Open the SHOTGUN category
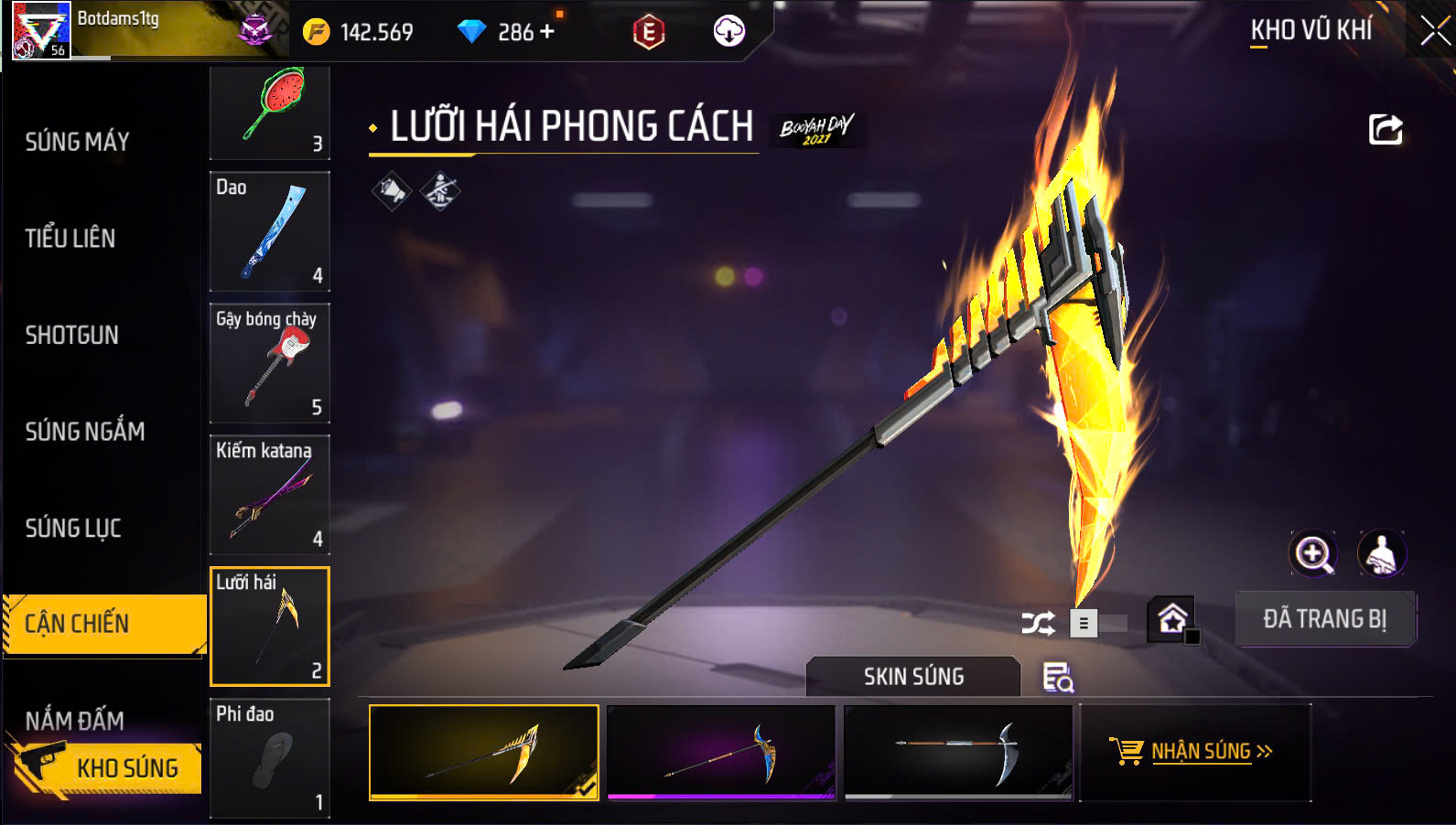The width and height of the screenshot is (1456, 825). 72,336
